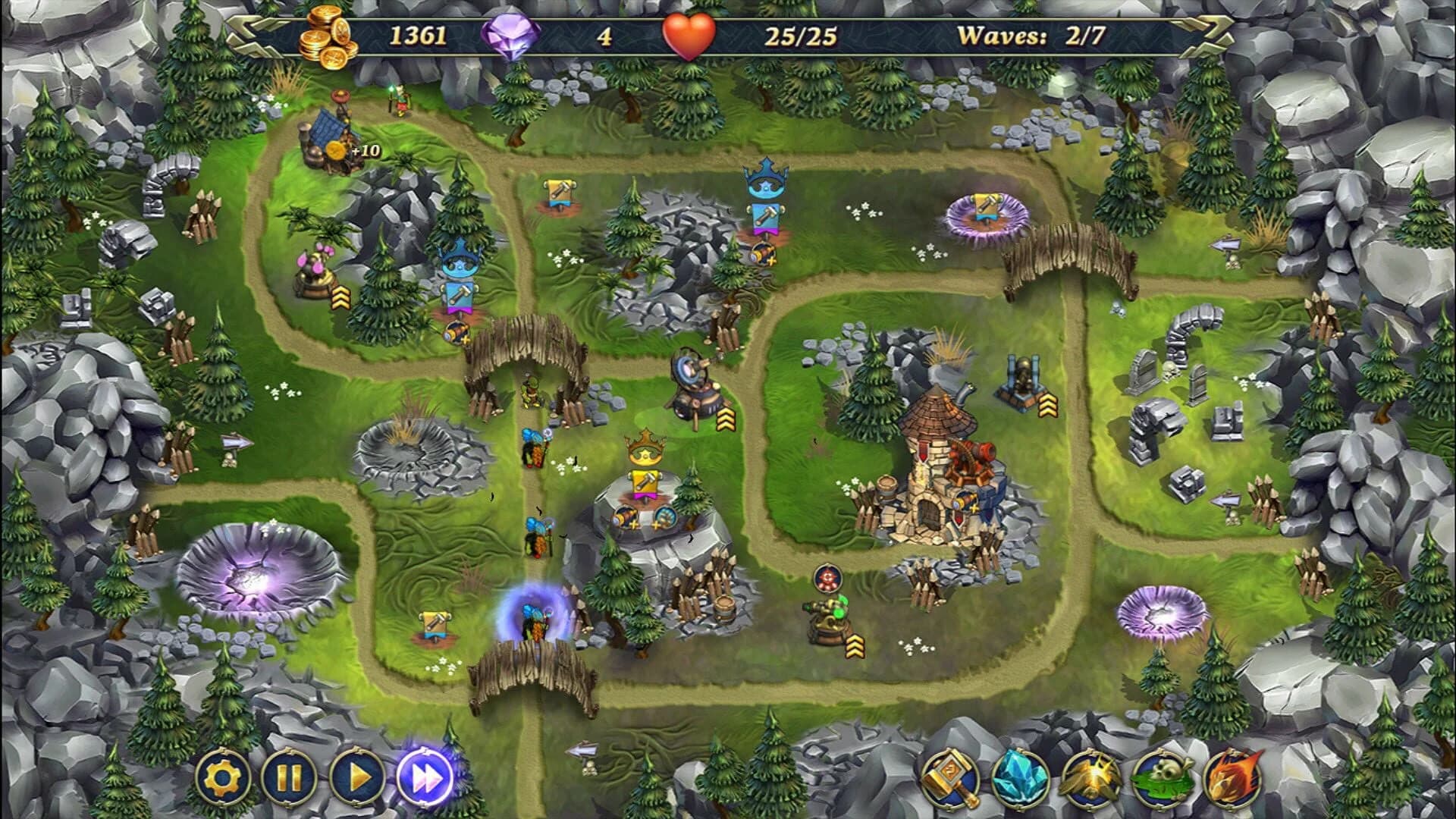Click the red heart health icon
This screenshot has height=819, width=1456.
(692, 34)
